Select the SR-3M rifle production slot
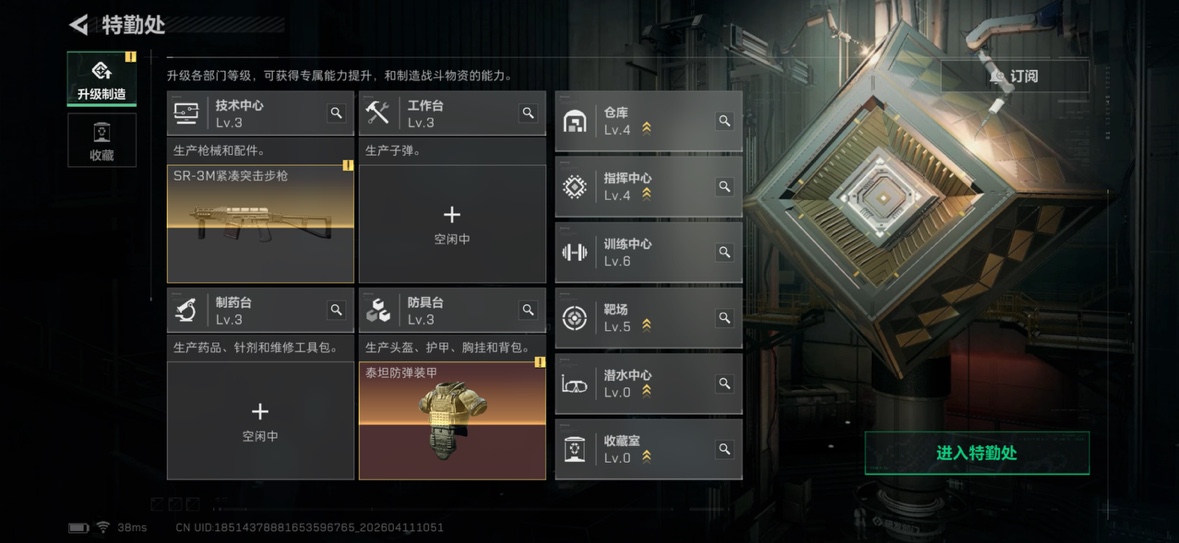Viewport: 1179px width, 543px height. (260, 224)
